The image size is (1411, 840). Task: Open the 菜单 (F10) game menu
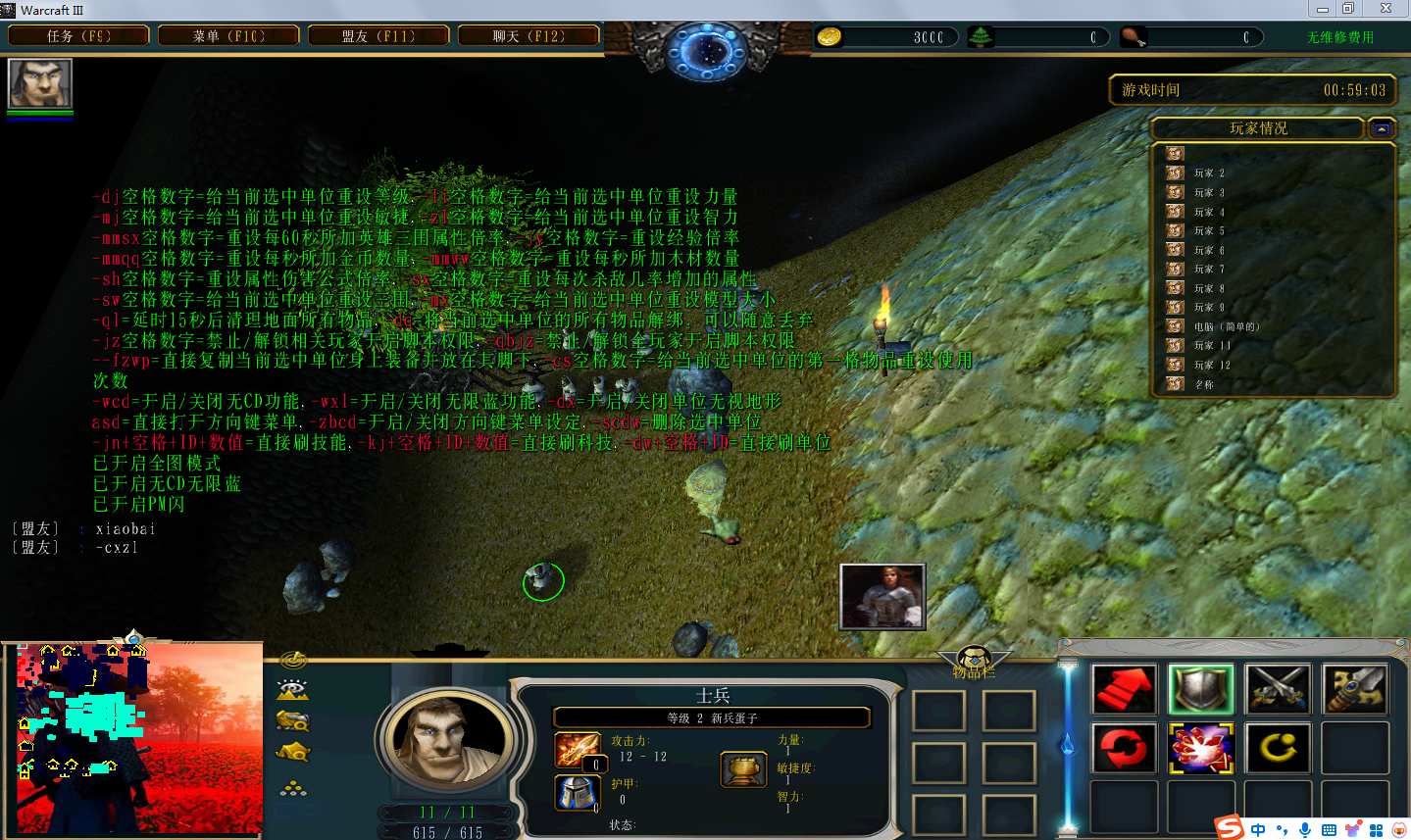click(x=228, y=36)
